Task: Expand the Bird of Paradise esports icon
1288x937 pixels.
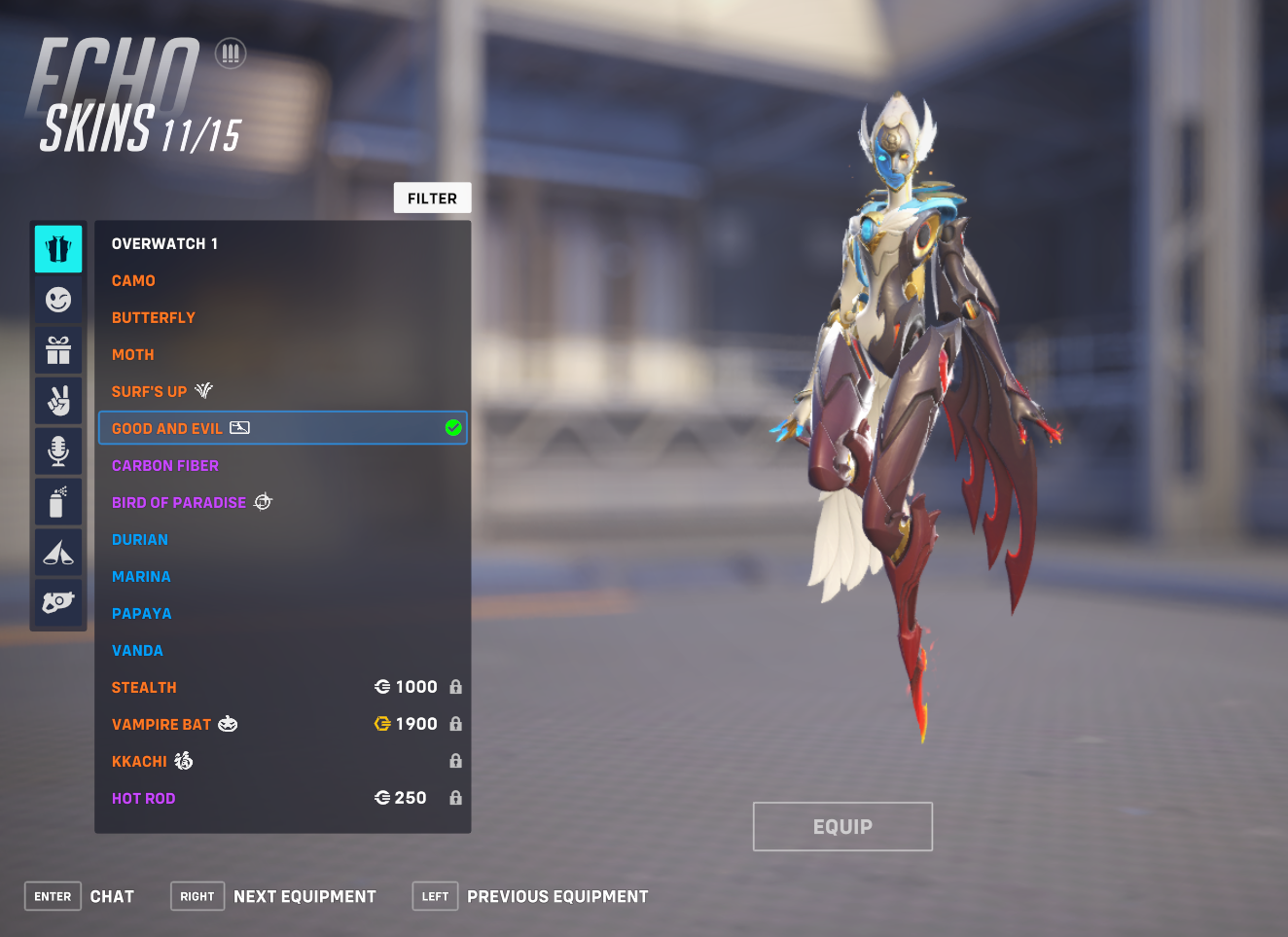Action: [x=263, y=501]
